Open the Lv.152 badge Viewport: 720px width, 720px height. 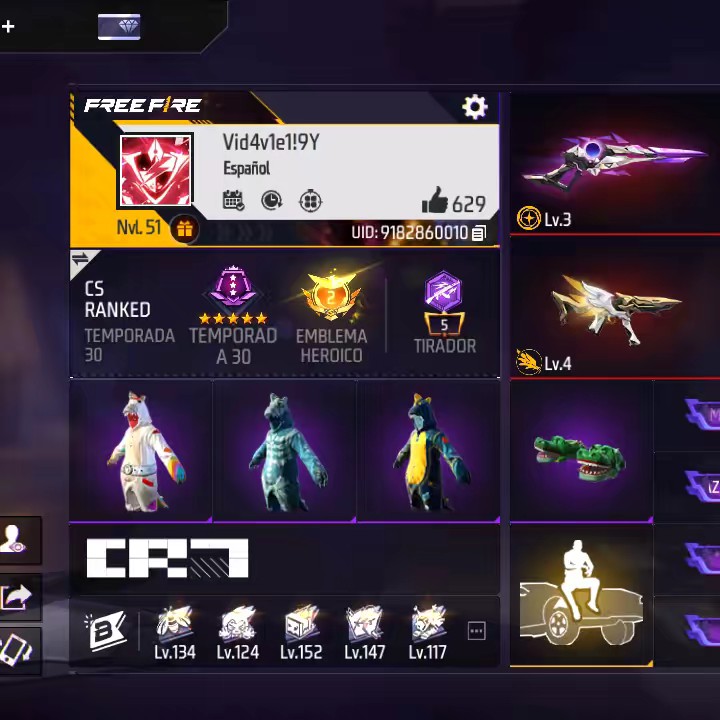coord(301,632)
